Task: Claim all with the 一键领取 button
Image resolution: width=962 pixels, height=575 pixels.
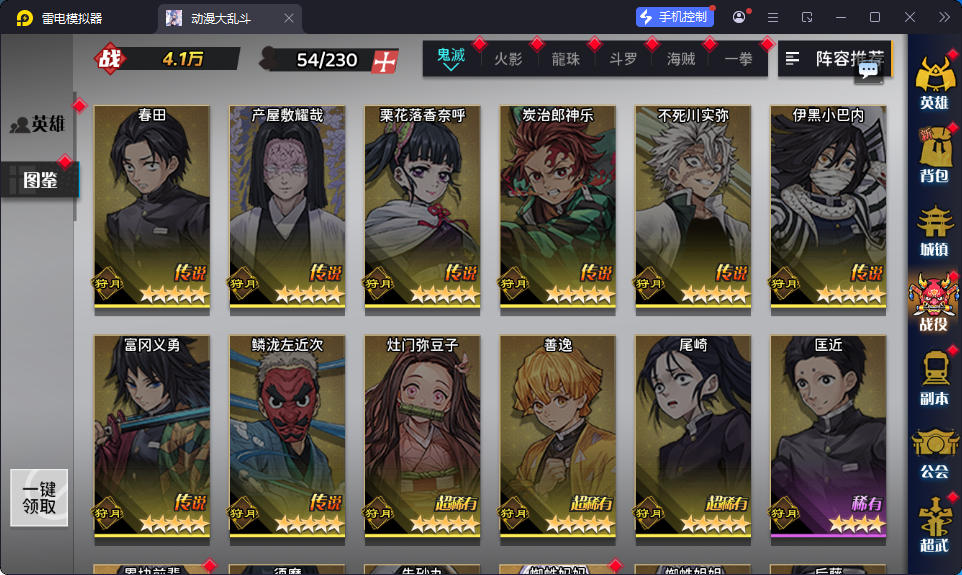Action: [x=39, y=498]
